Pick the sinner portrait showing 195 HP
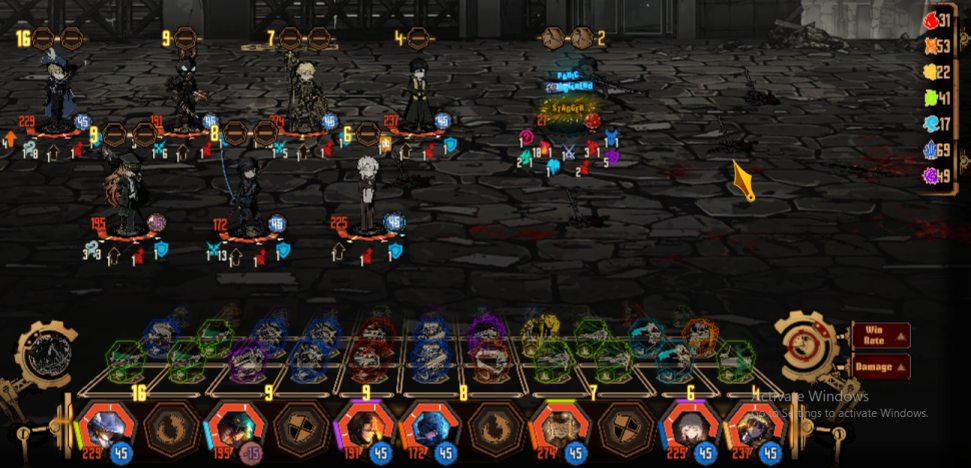971x468 pixels. [231, 427]
